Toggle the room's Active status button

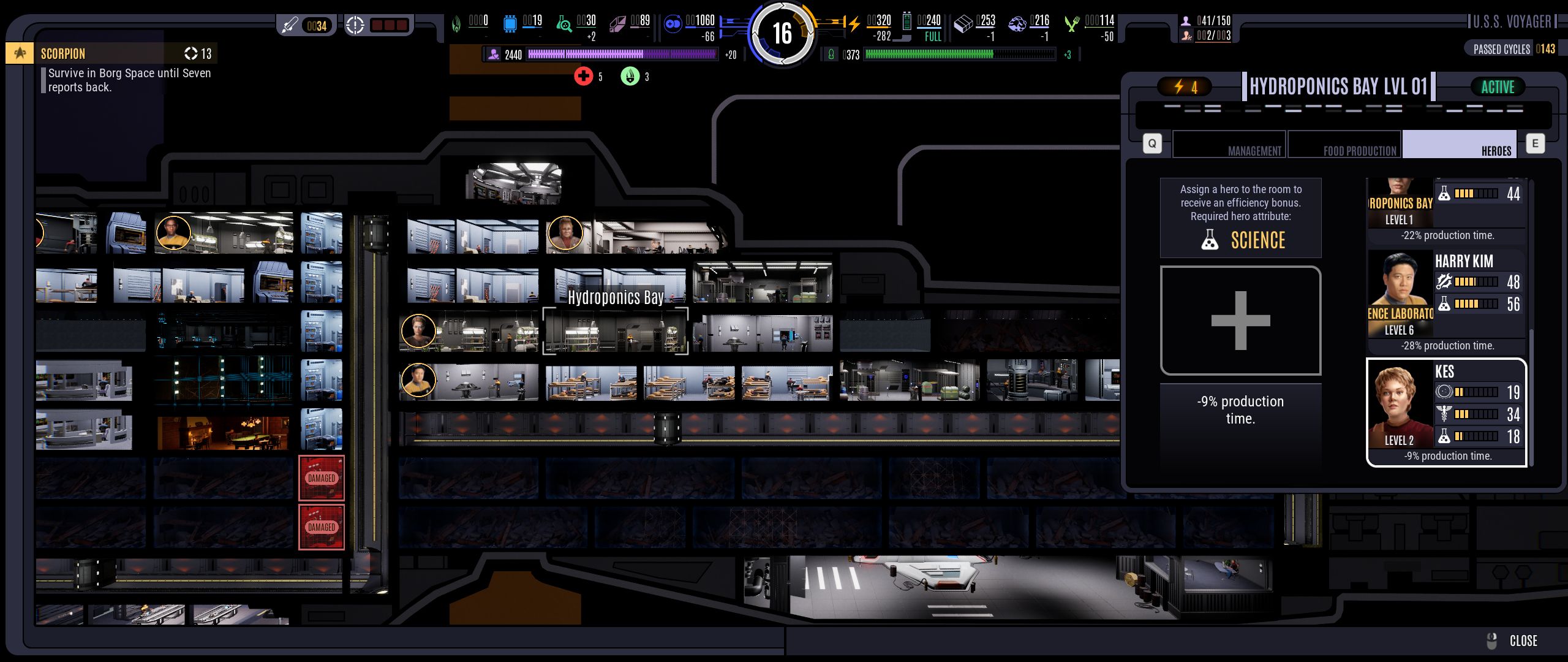[1498, 87]
